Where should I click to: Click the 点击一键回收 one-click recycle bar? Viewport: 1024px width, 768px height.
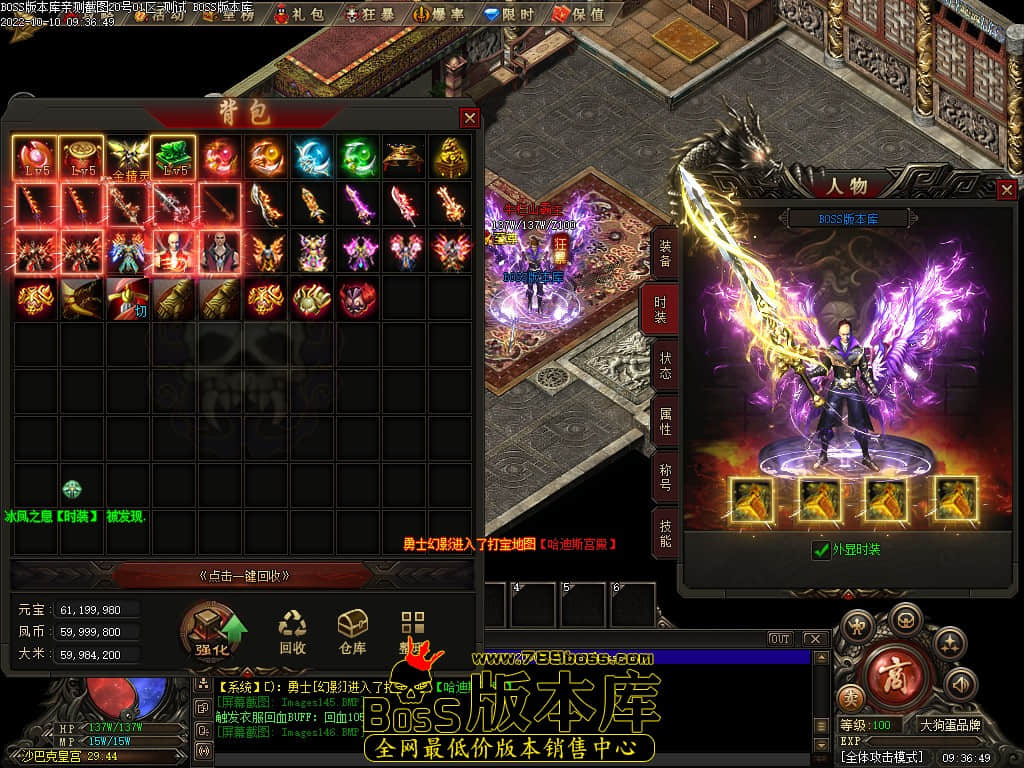tap(245, 576)
